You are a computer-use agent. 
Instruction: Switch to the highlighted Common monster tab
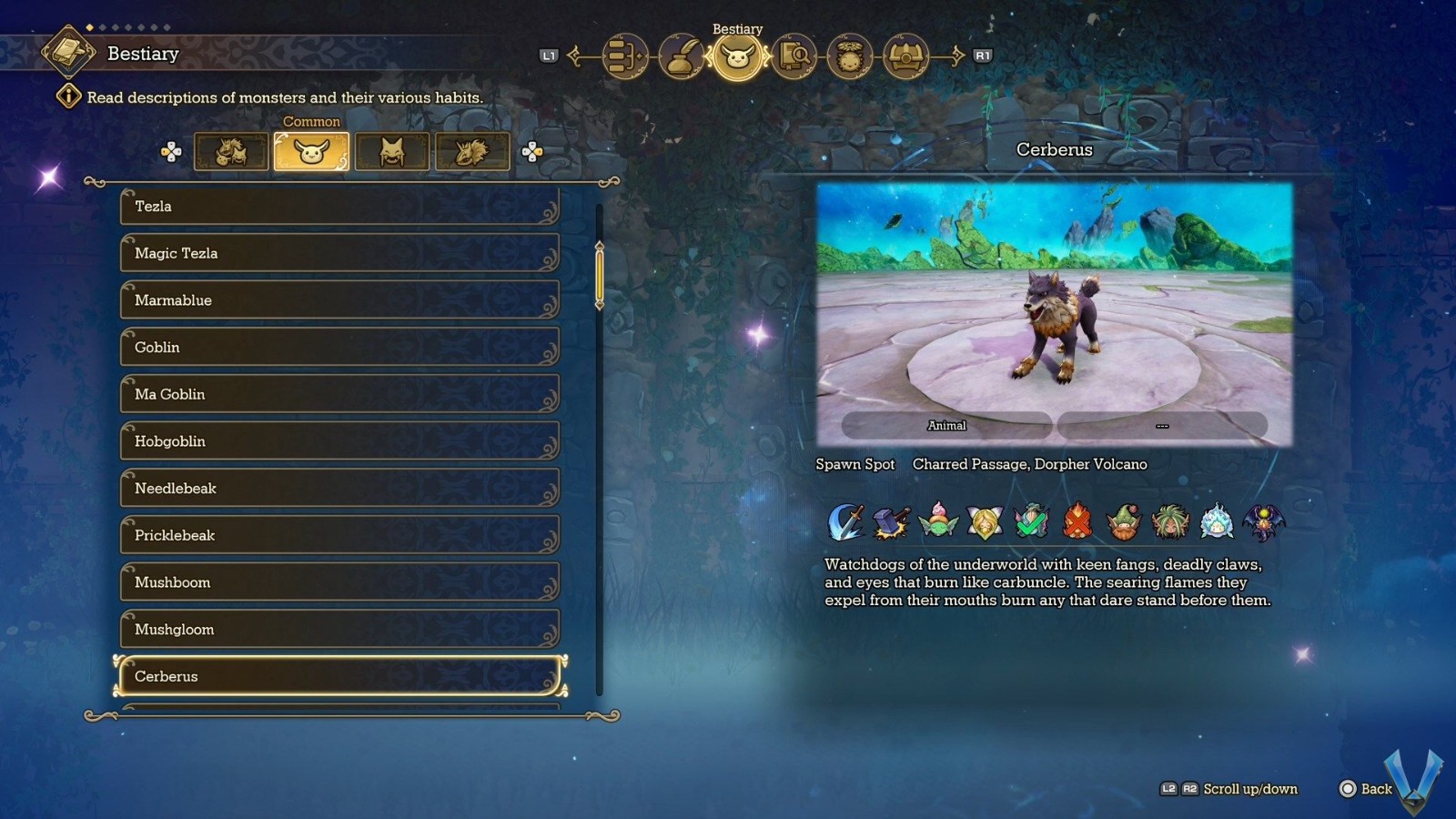point(311,151)
